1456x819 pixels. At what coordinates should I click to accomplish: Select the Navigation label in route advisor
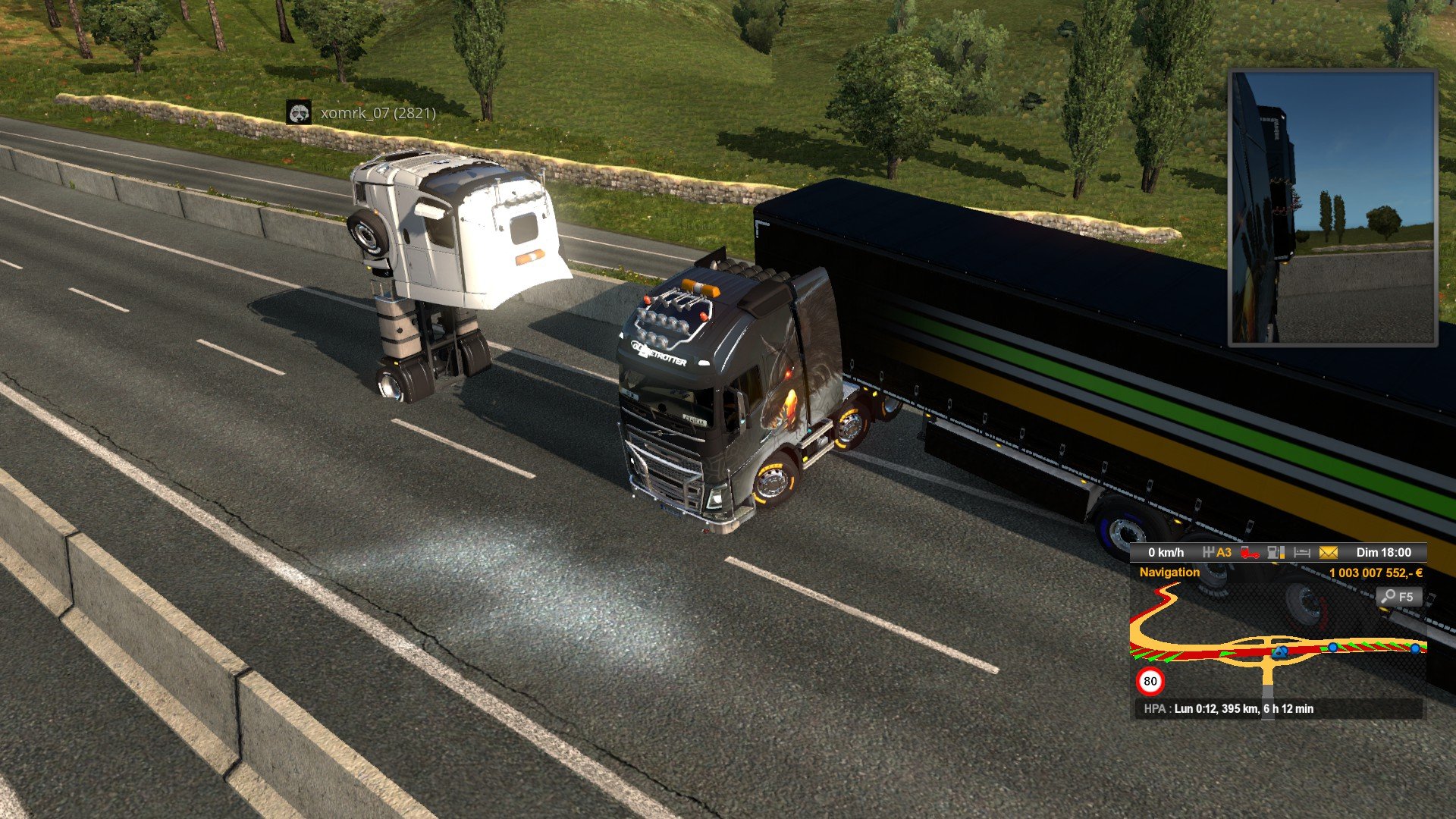pos(1169,573)
